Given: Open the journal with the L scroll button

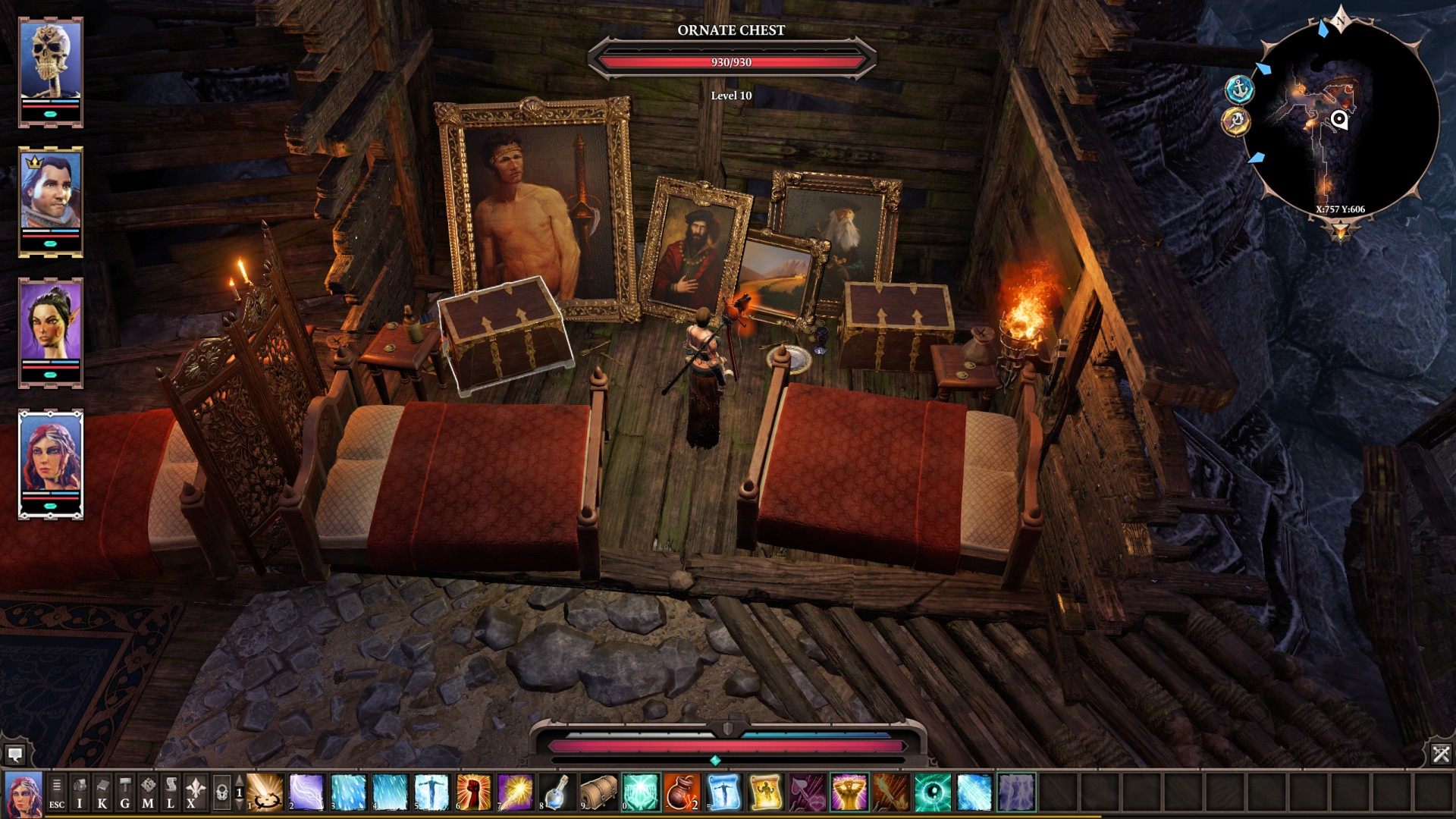Looking at the screenshot, I should (171, 792).
